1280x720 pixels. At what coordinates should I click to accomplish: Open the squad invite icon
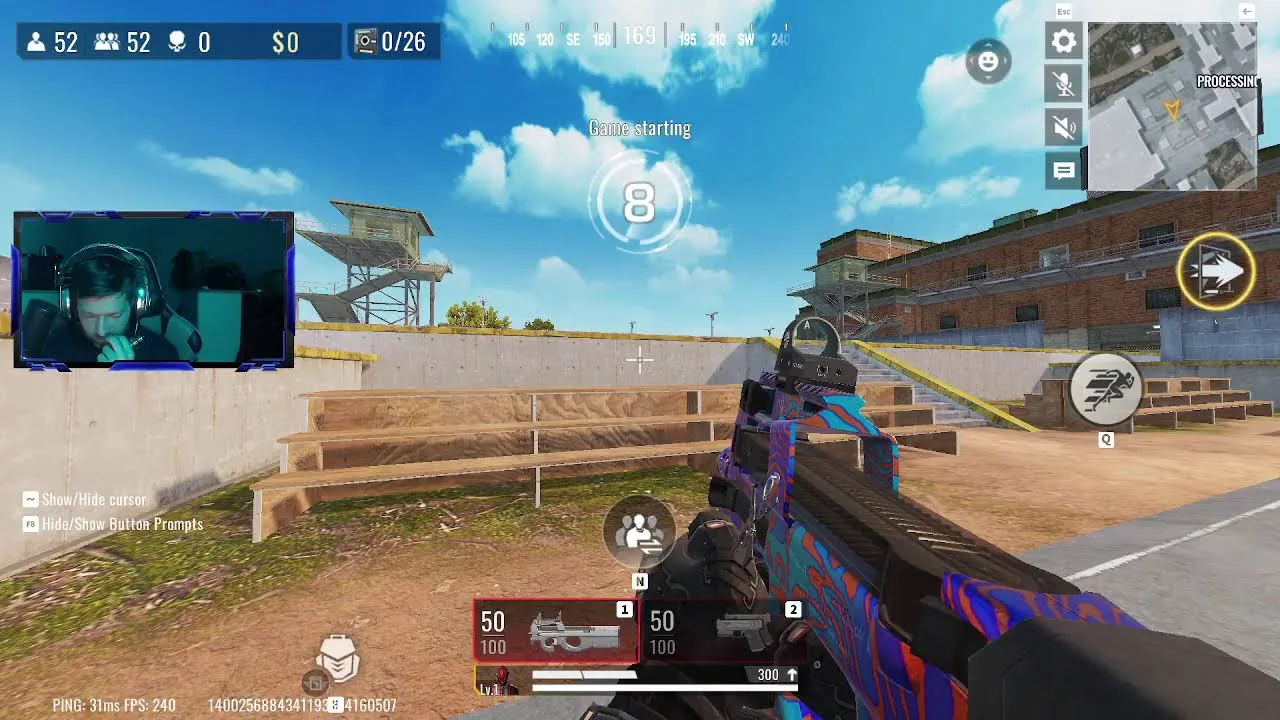point(640,532)
